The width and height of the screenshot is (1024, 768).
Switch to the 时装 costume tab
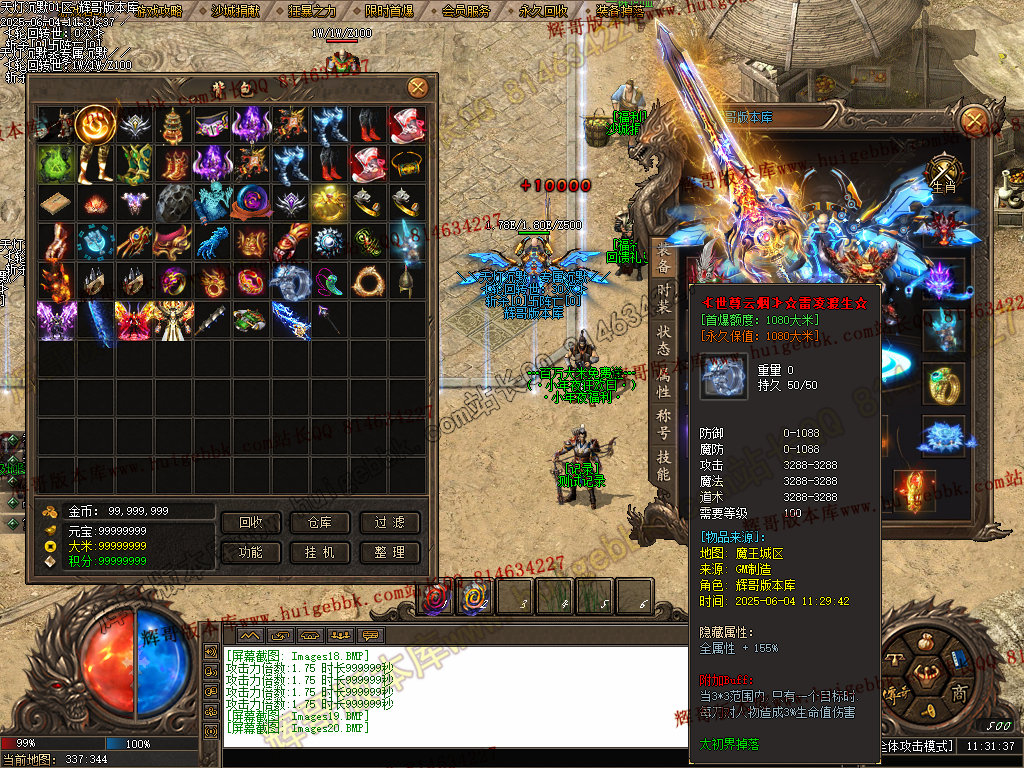pos(663,300)
